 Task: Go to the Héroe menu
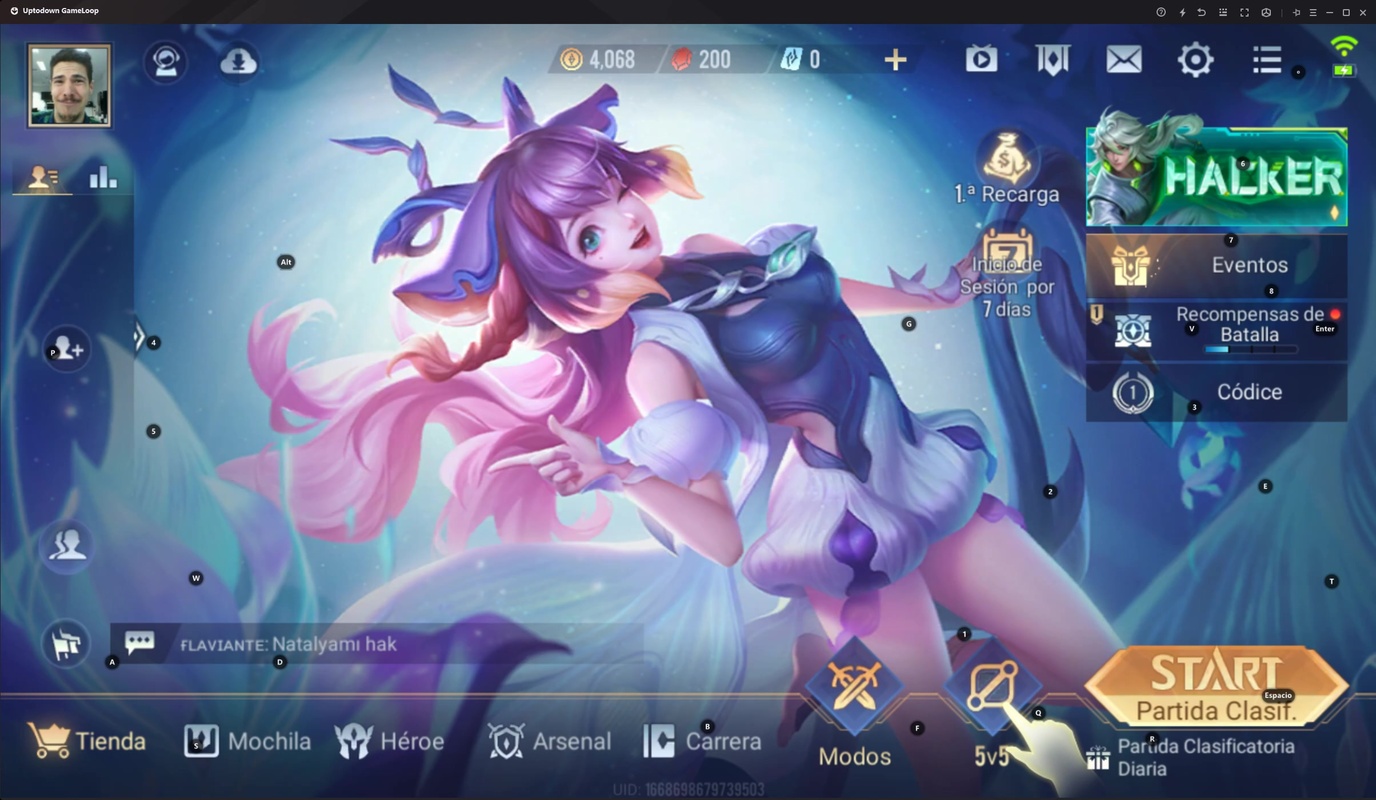click(390, 741)
